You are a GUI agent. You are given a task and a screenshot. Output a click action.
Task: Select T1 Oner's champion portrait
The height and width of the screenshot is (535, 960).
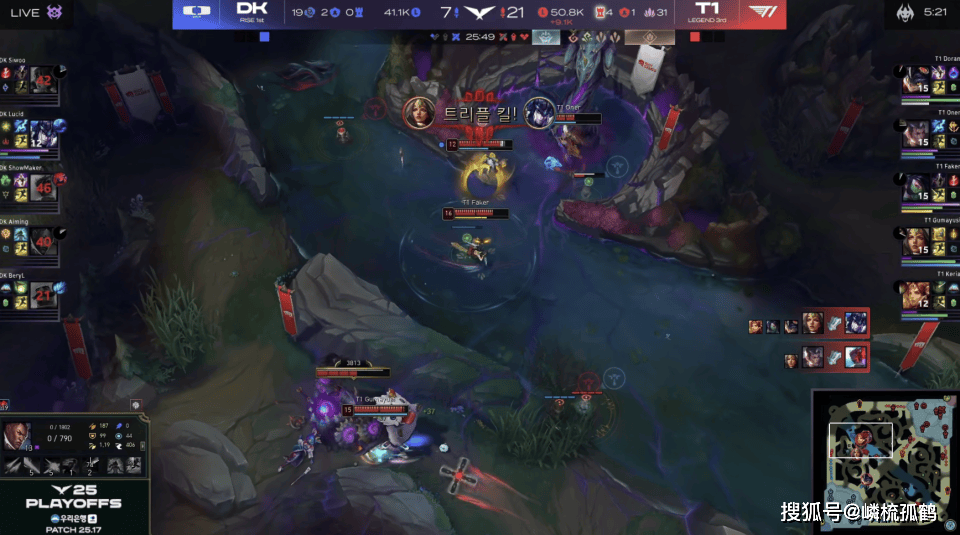coord(917,134)
